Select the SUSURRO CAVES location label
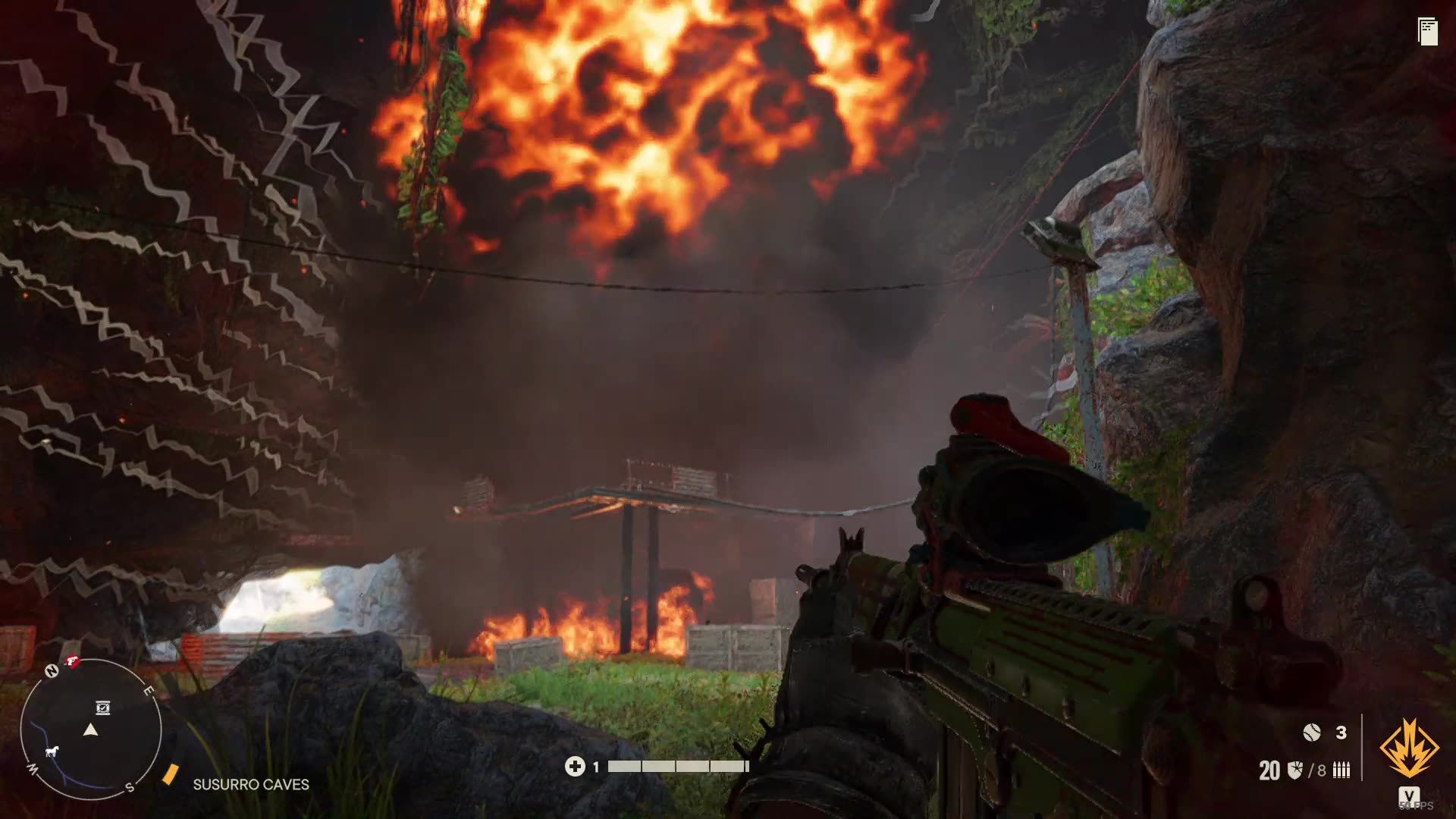Screen dimensions: 1456x819 click(252, 785)
